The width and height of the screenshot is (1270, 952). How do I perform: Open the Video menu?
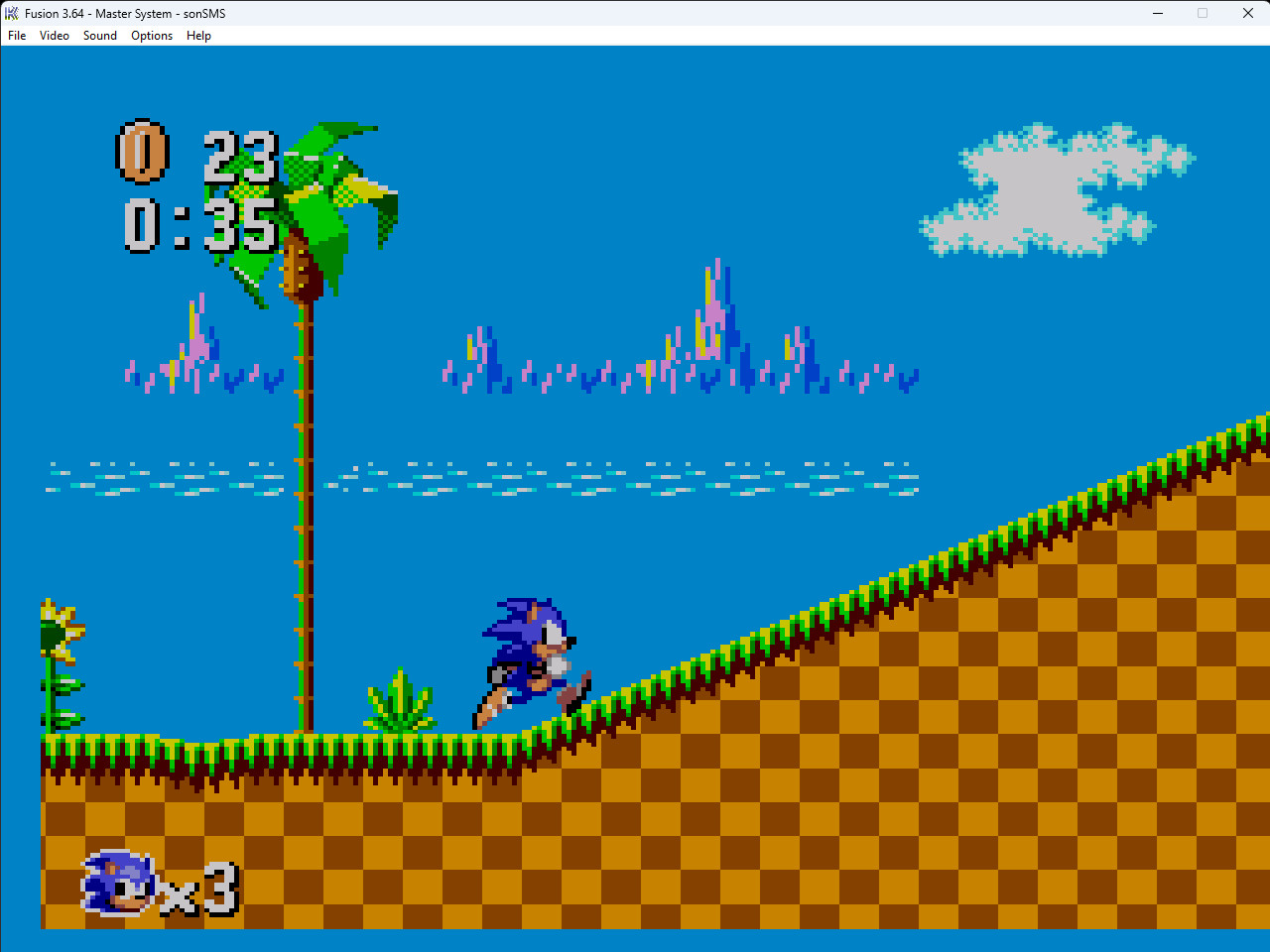[55, 36]
